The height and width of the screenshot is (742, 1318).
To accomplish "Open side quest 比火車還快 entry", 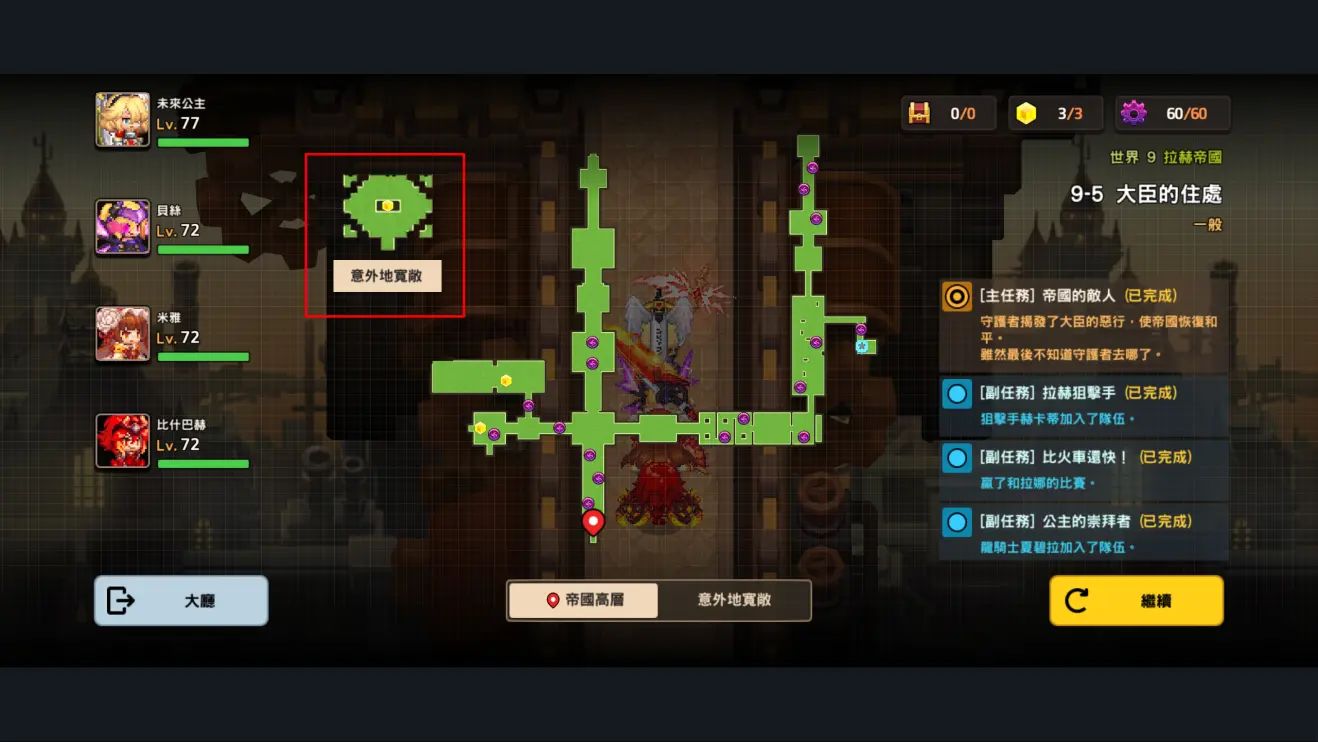I will (x=1084, y=469).
